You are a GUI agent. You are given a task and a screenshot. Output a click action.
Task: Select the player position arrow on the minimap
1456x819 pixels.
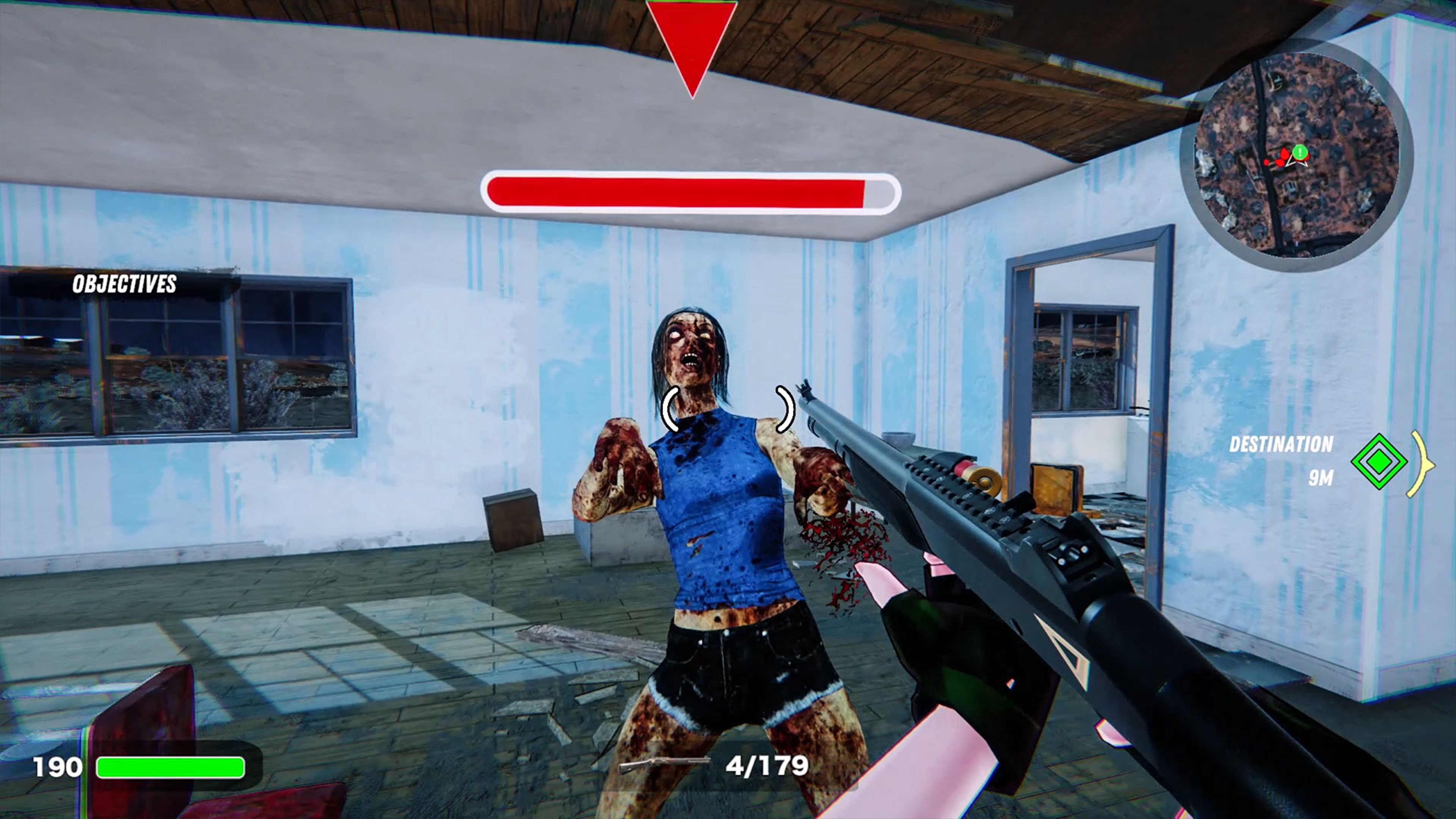tap(1297, 164)
